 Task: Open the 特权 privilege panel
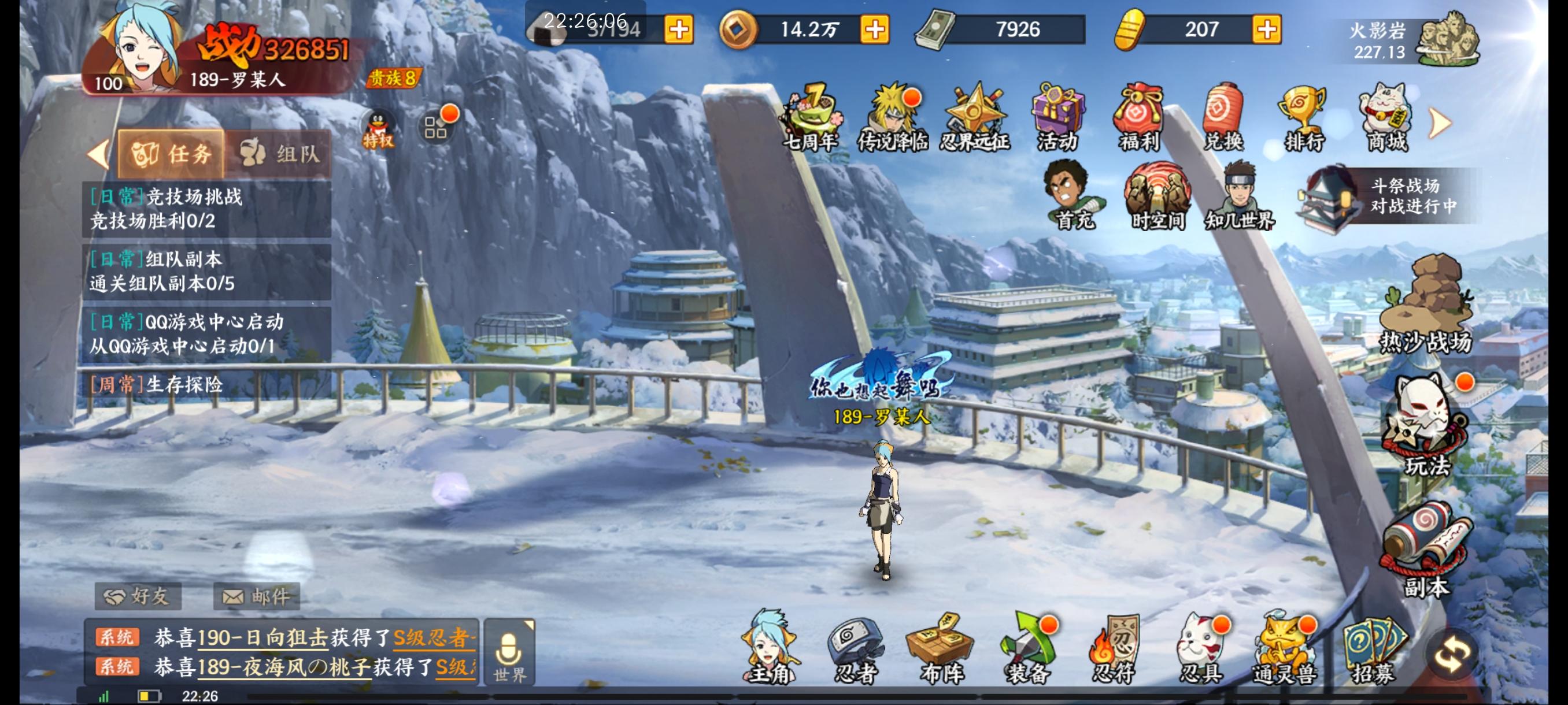[377, 125]
